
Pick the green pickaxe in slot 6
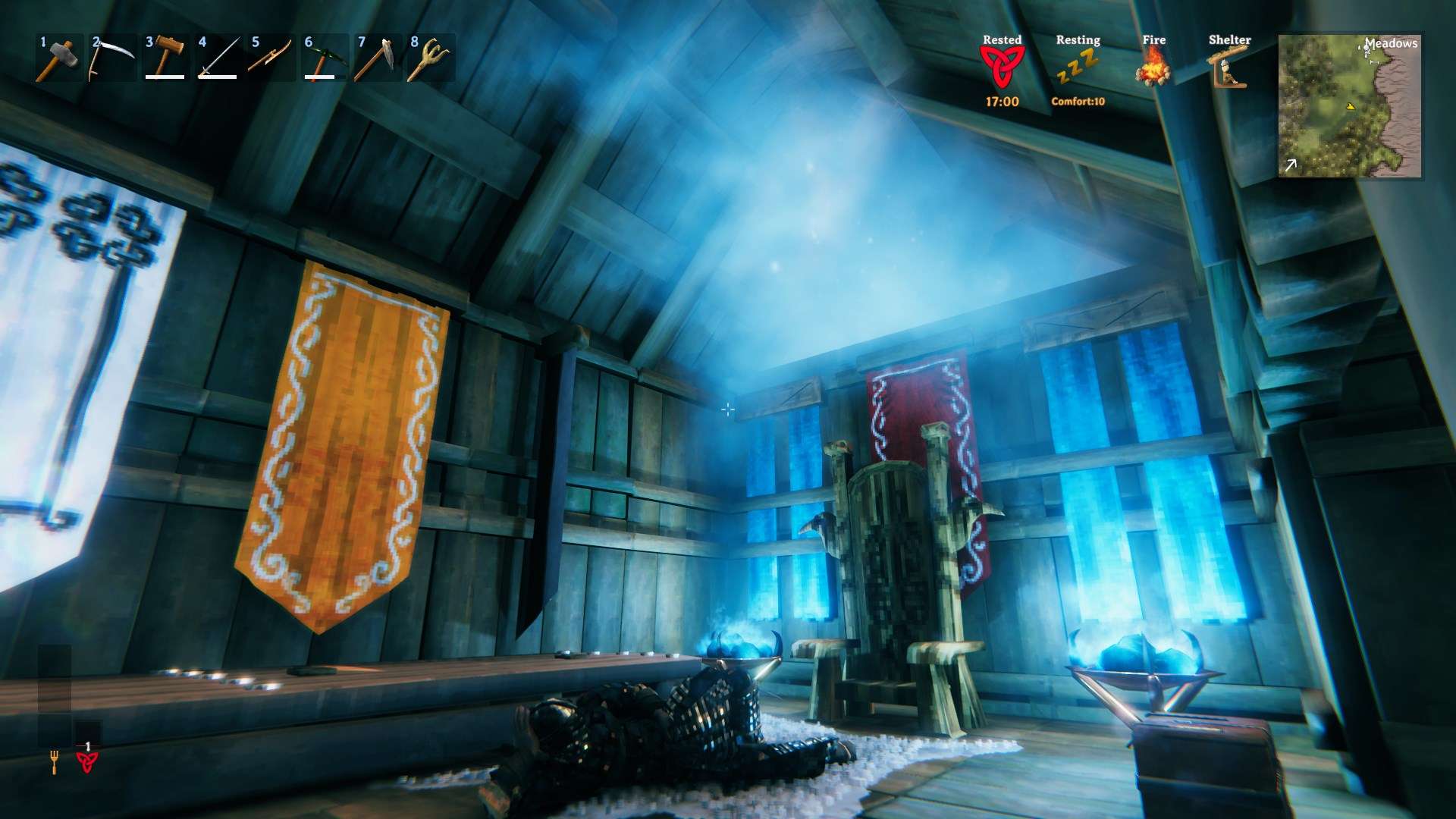click(x=325, y=58)
